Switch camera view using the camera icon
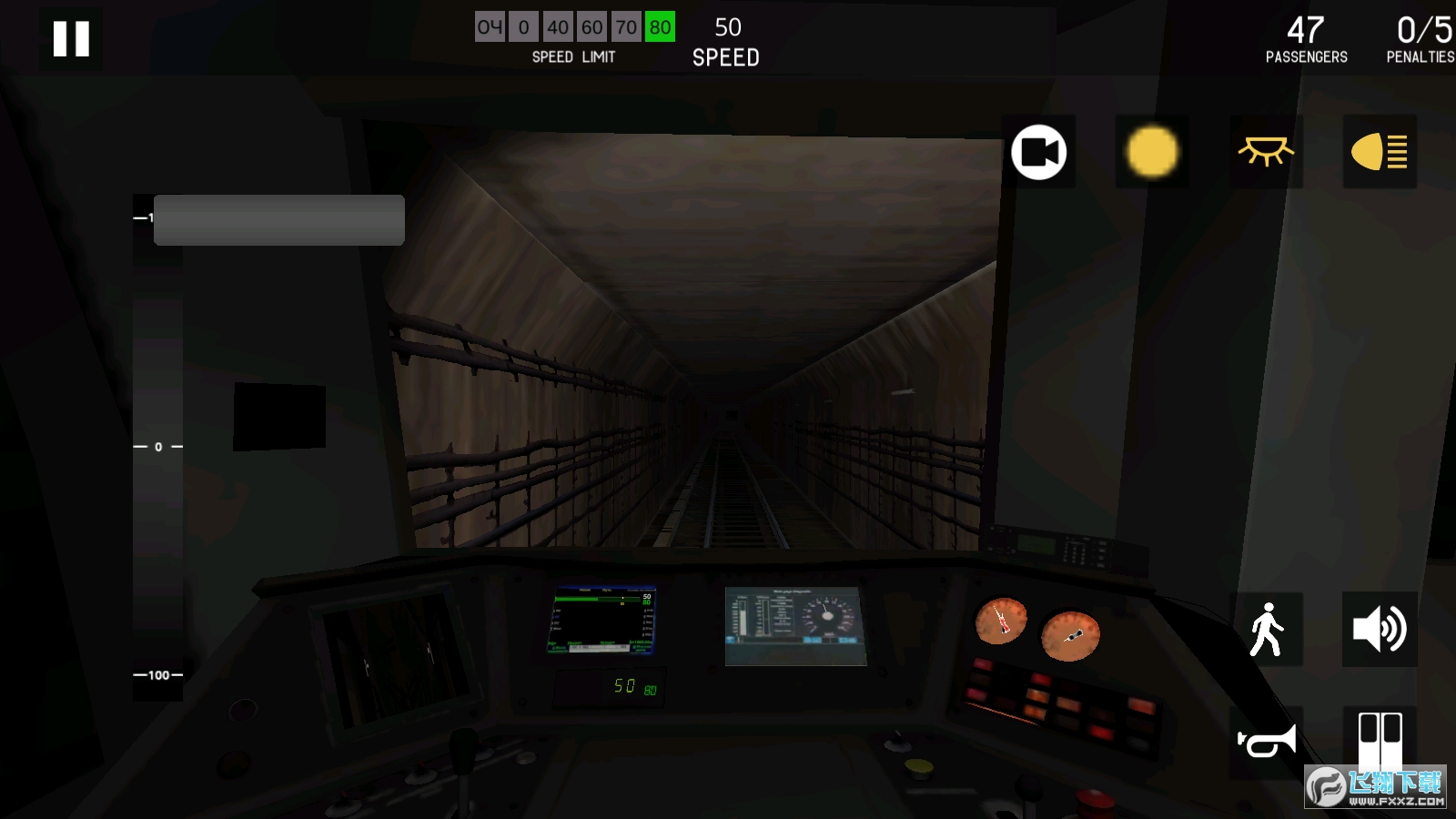The image size is (1456, 819). point(1040,152)
